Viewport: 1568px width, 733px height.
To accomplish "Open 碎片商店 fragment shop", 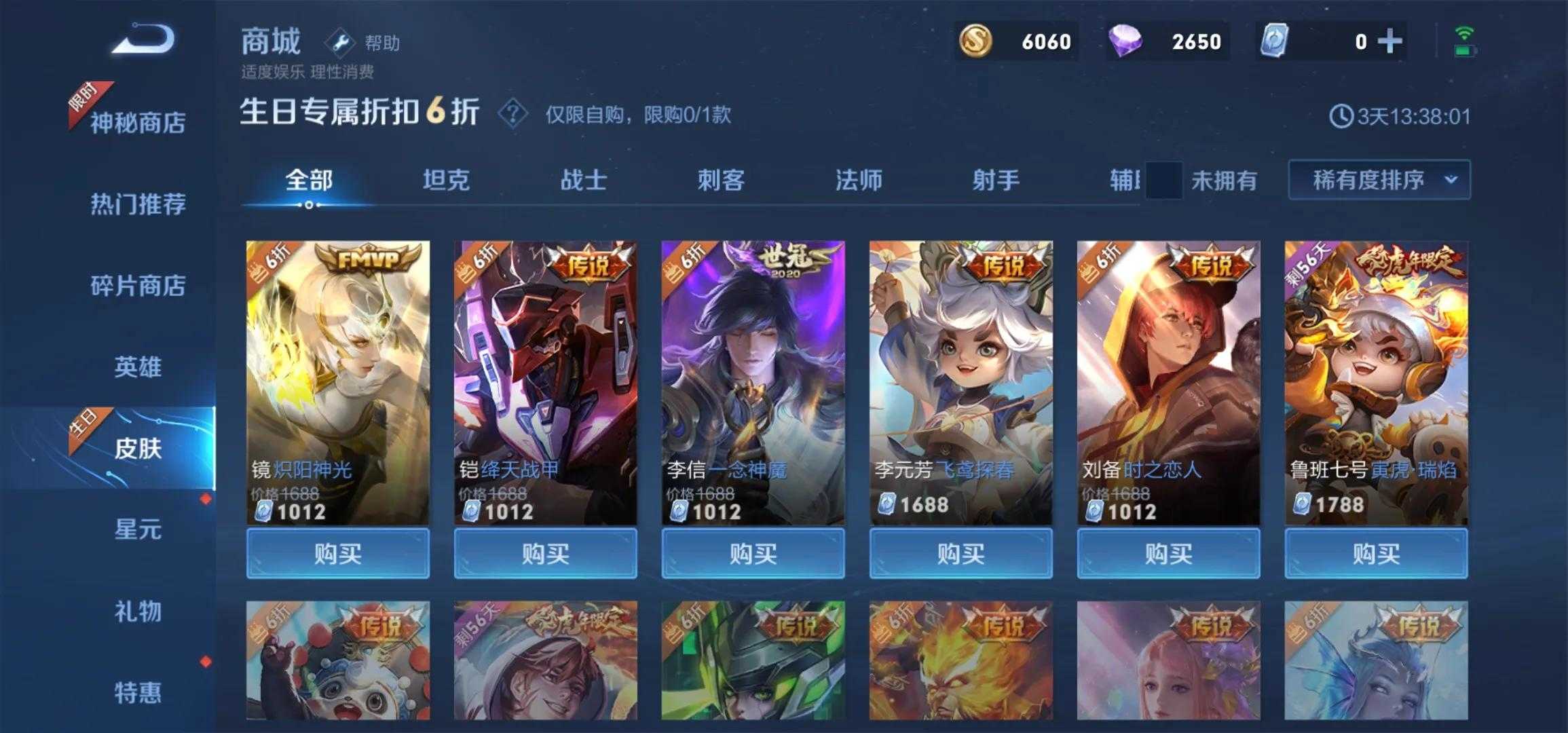I will 138,286.
